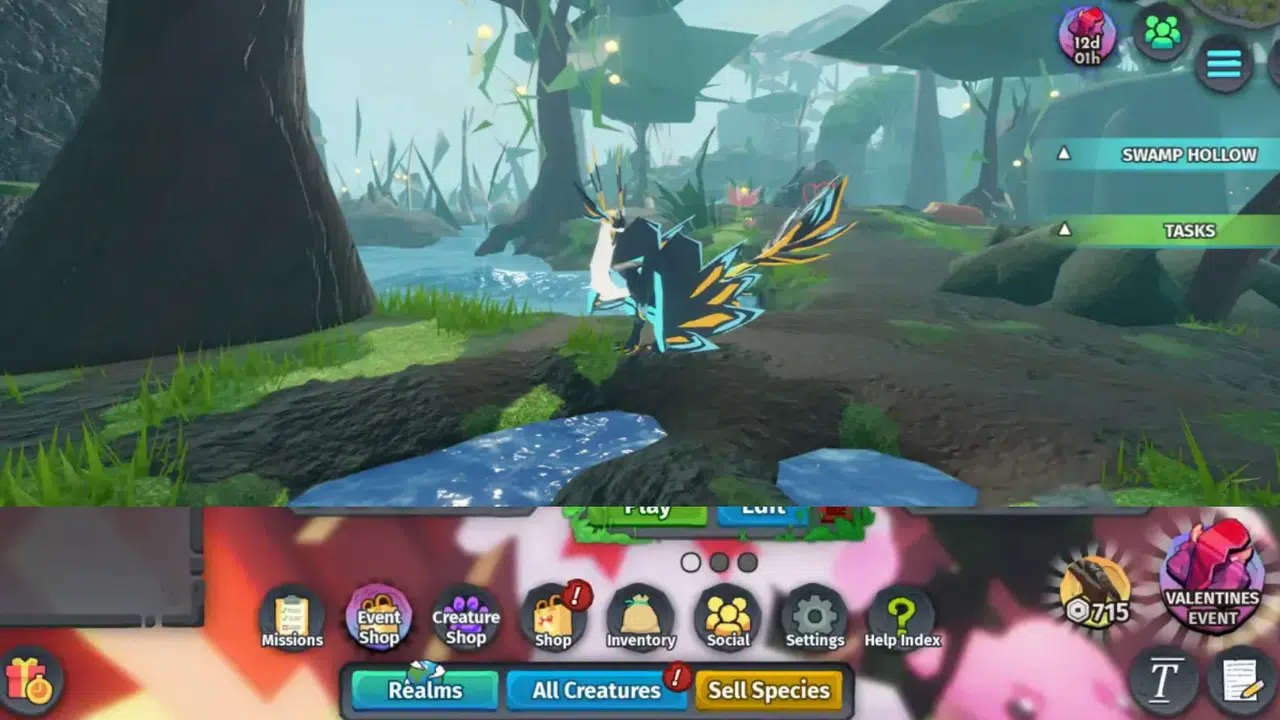
Task: Open the Help Index
Action: click(902, 619)
